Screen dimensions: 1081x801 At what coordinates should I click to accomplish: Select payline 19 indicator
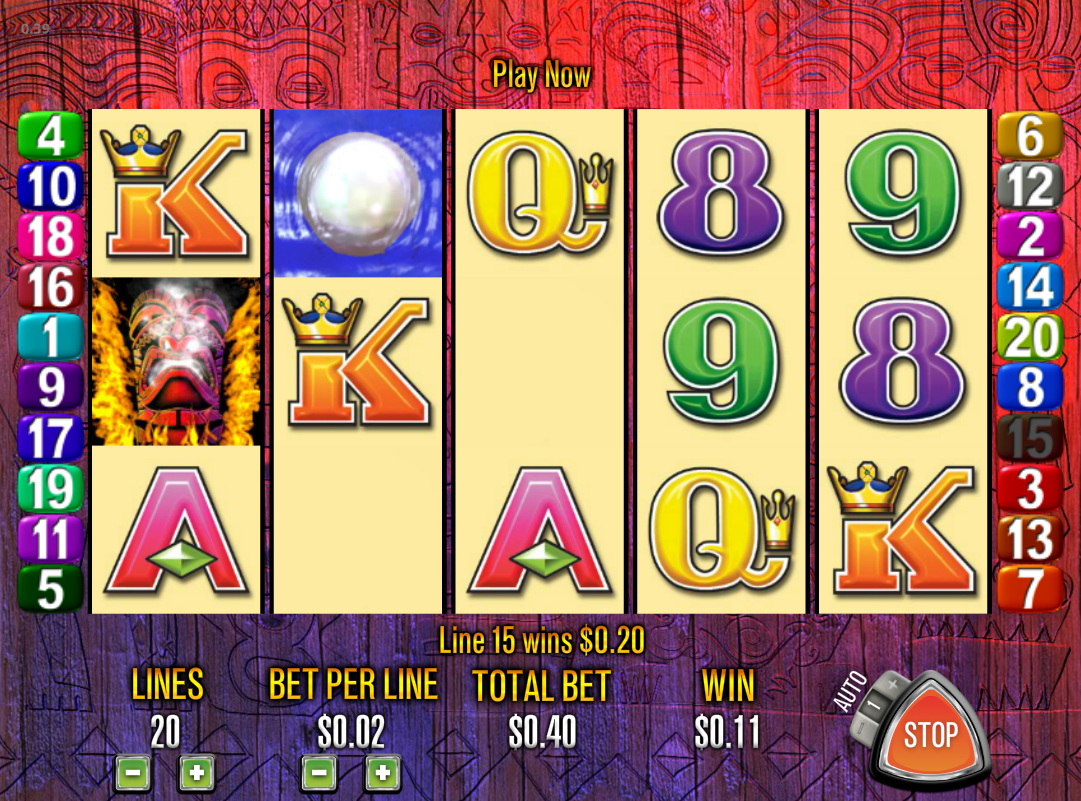coord(50,489)
